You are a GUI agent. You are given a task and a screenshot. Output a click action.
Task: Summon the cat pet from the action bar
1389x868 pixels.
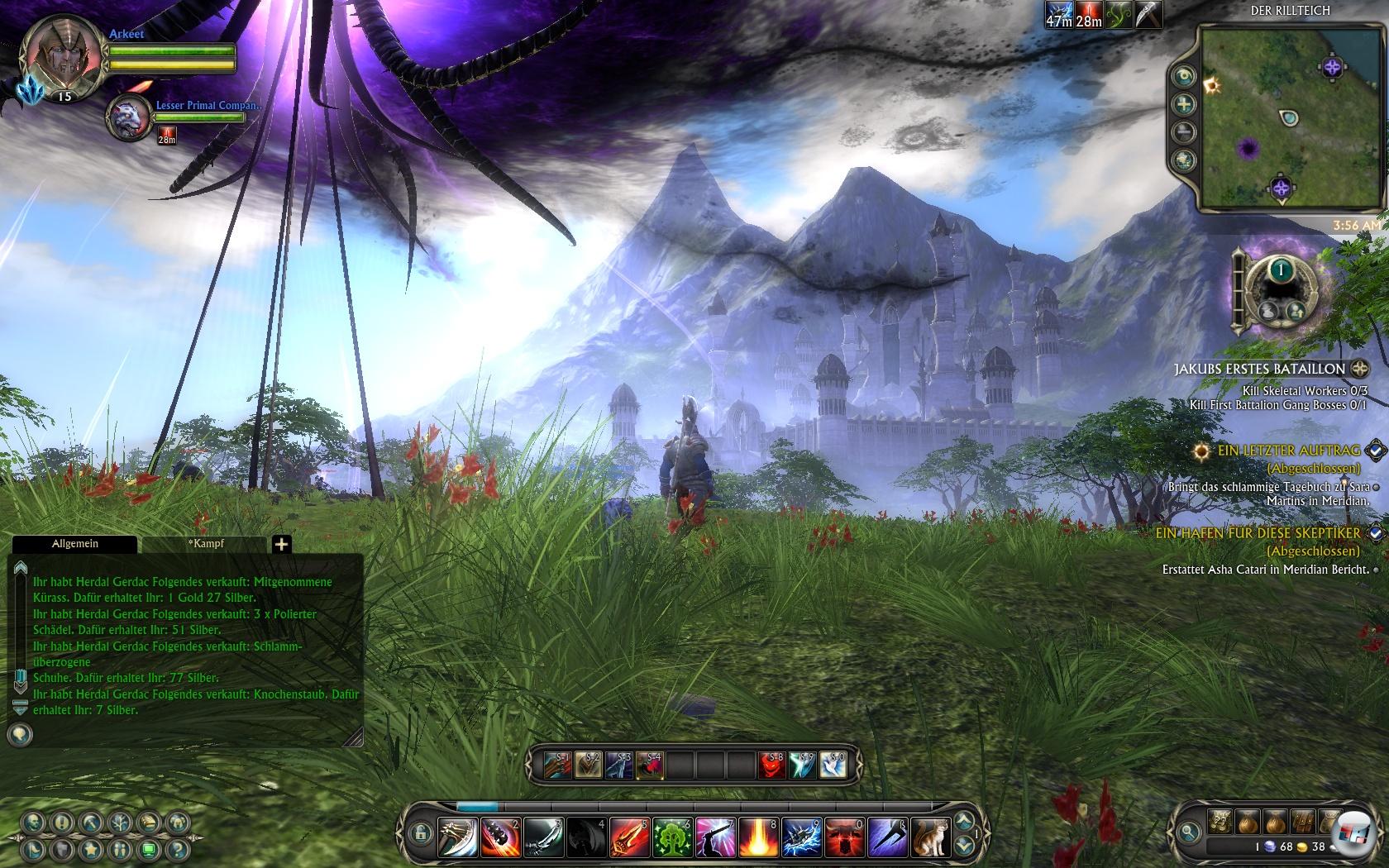tap(930, 837)
